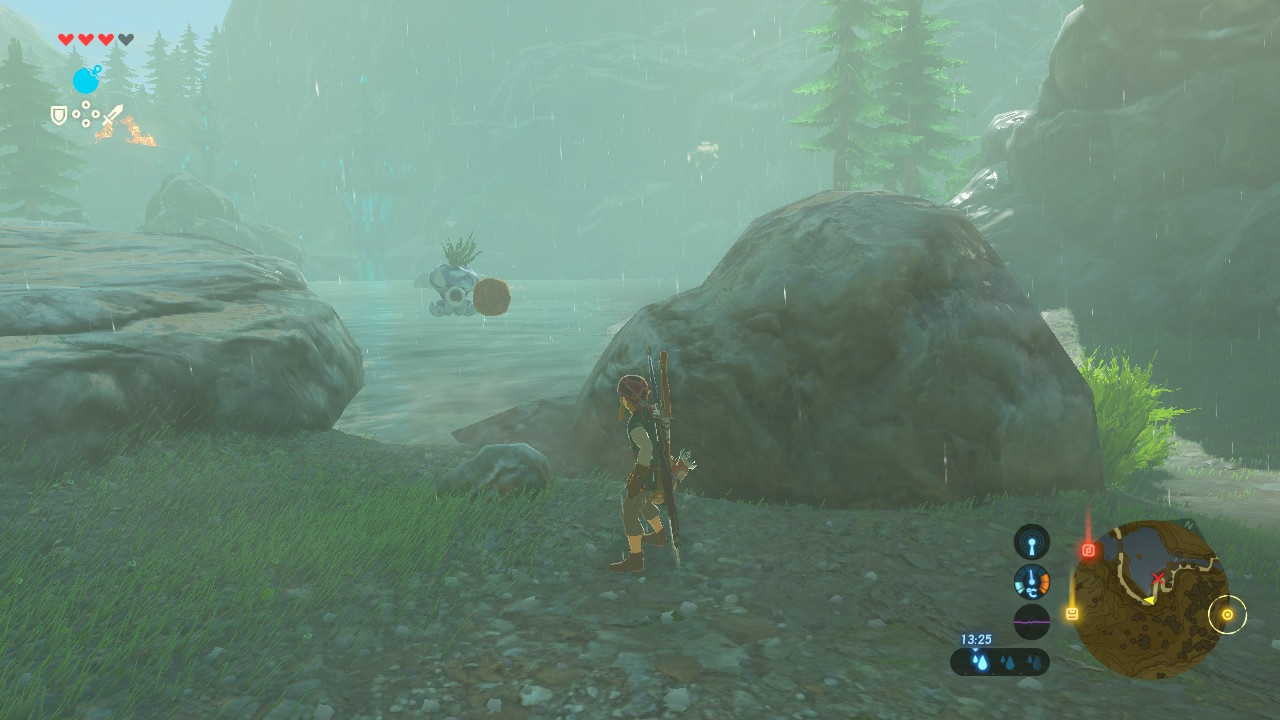The height and width of the screenshot is (720, 1280).
Task: Click the shield quick-select icon
Action: pyautogui.click(x=59, y=116)
